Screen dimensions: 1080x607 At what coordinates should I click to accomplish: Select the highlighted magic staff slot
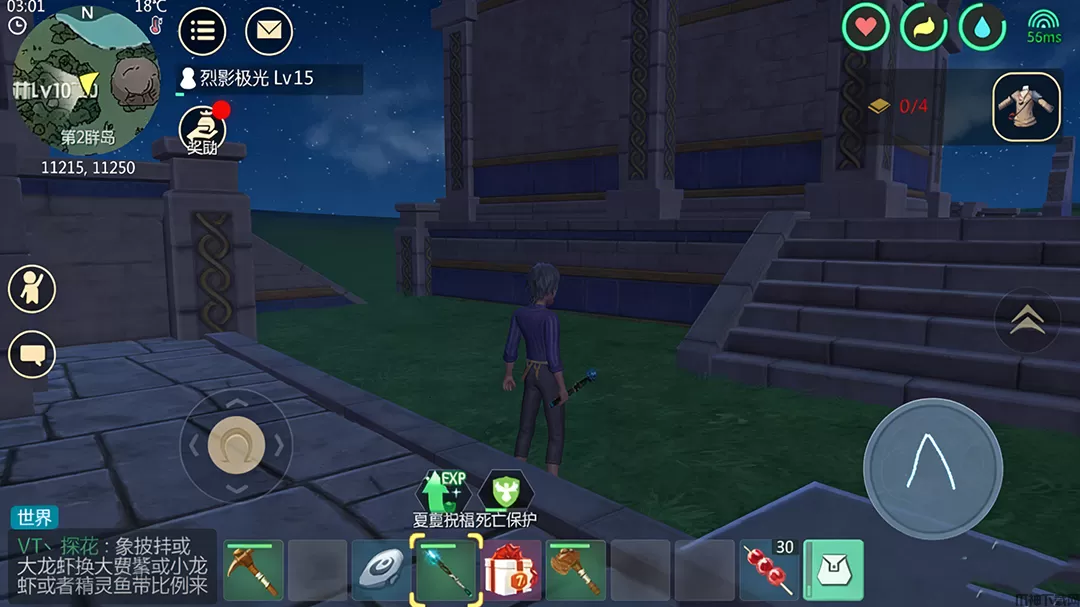click(446, 571)
